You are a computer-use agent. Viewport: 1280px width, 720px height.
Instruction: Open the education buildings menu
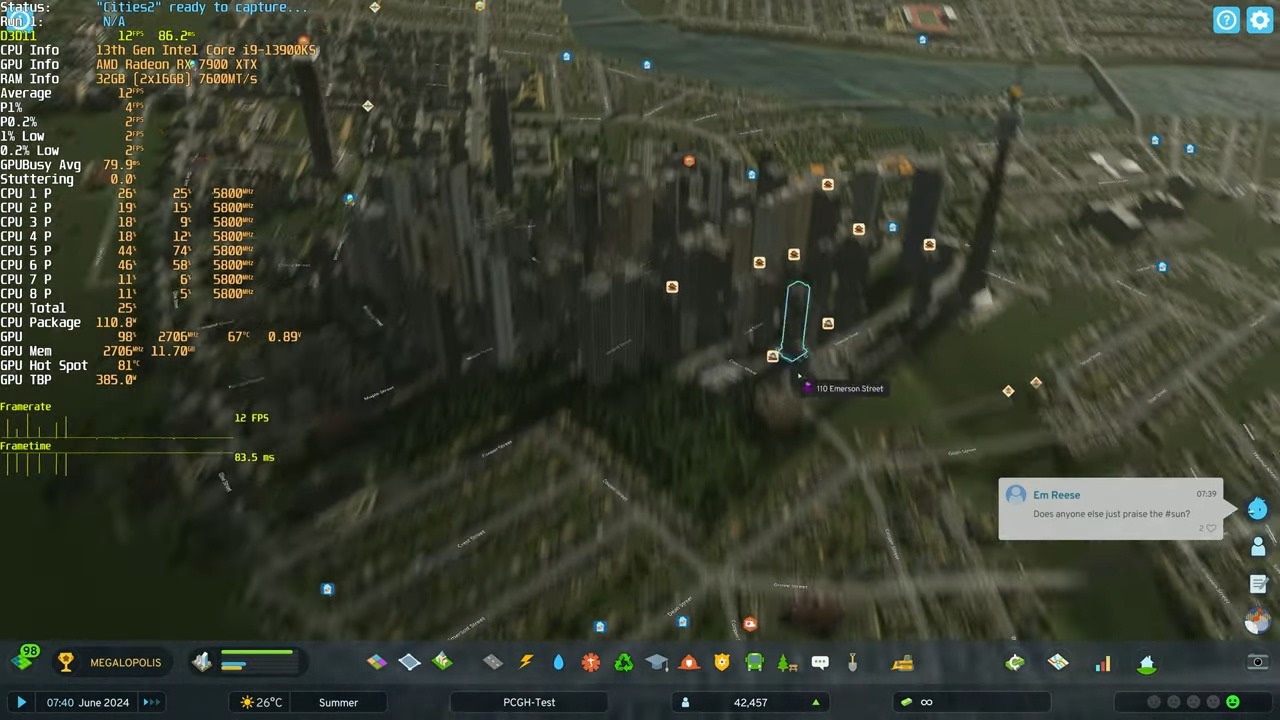pos(656,662)
